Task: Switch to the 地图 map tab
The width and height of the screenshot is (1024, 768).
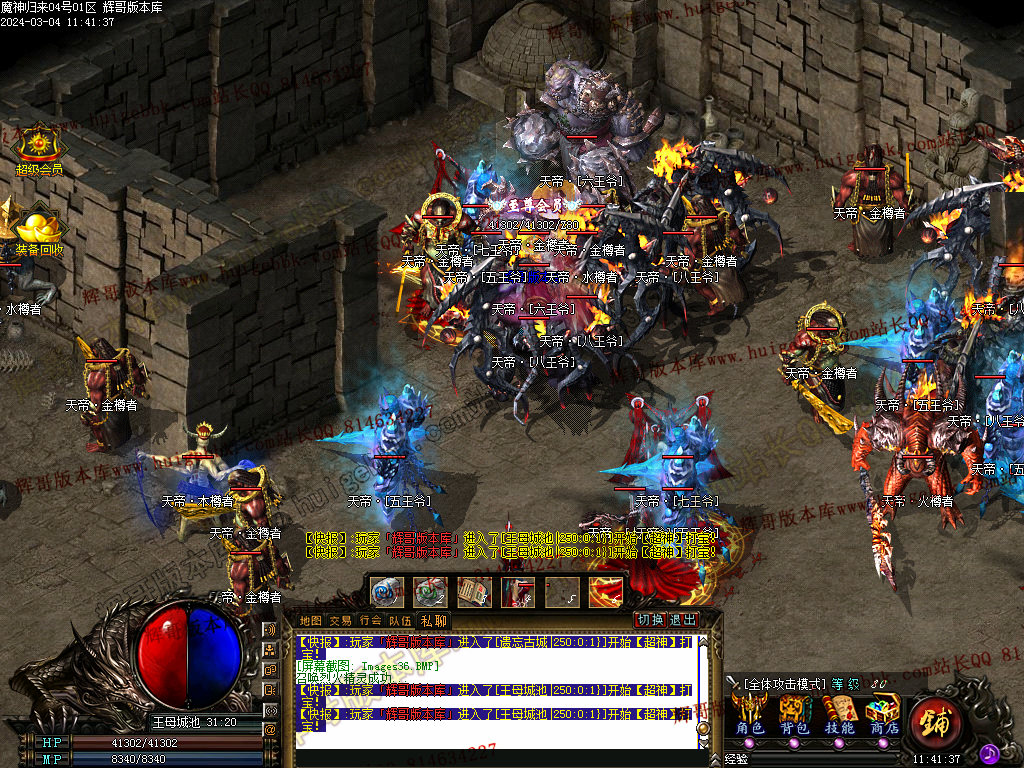Action: pyautogui.click(x=311, y=620)
